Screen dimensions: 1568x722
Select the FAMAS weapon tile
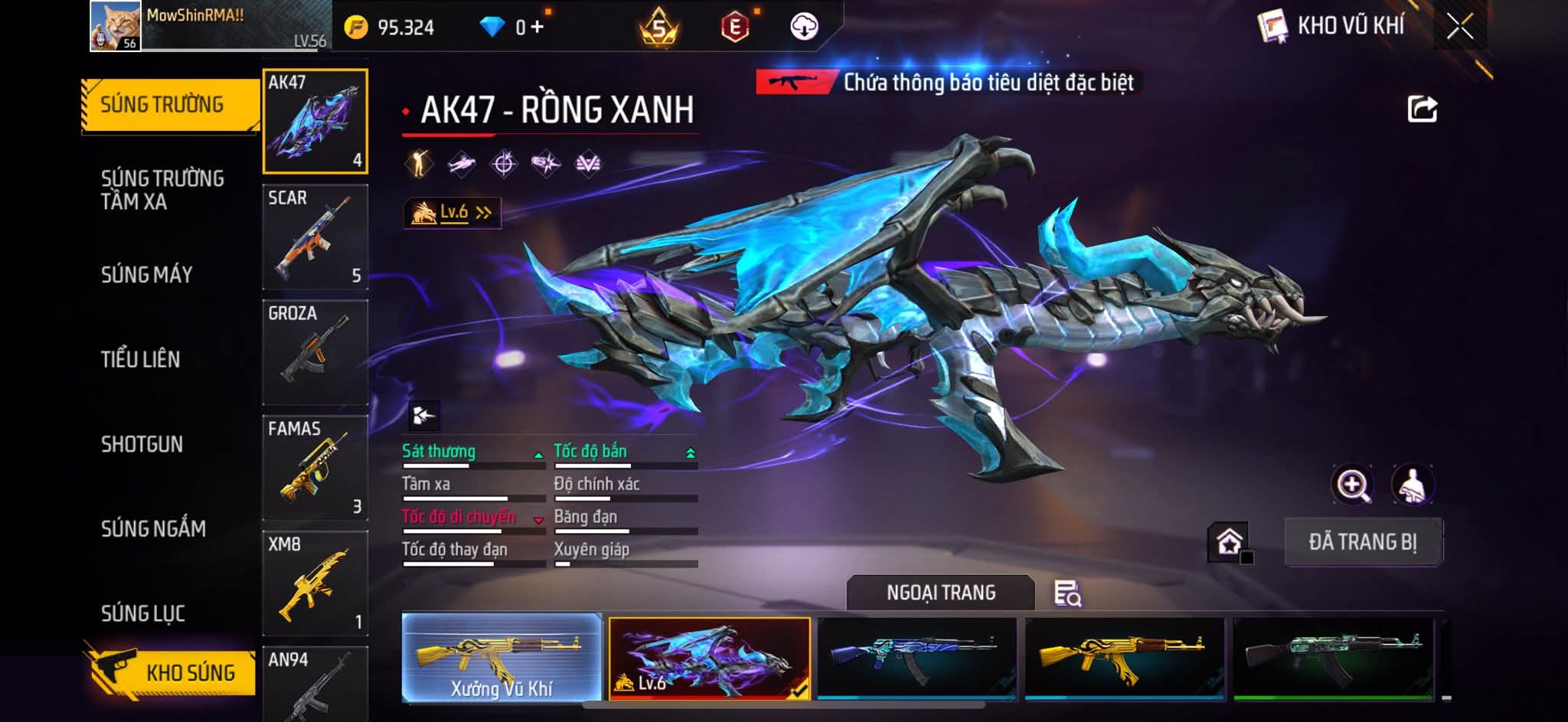(x=315, y=467)
